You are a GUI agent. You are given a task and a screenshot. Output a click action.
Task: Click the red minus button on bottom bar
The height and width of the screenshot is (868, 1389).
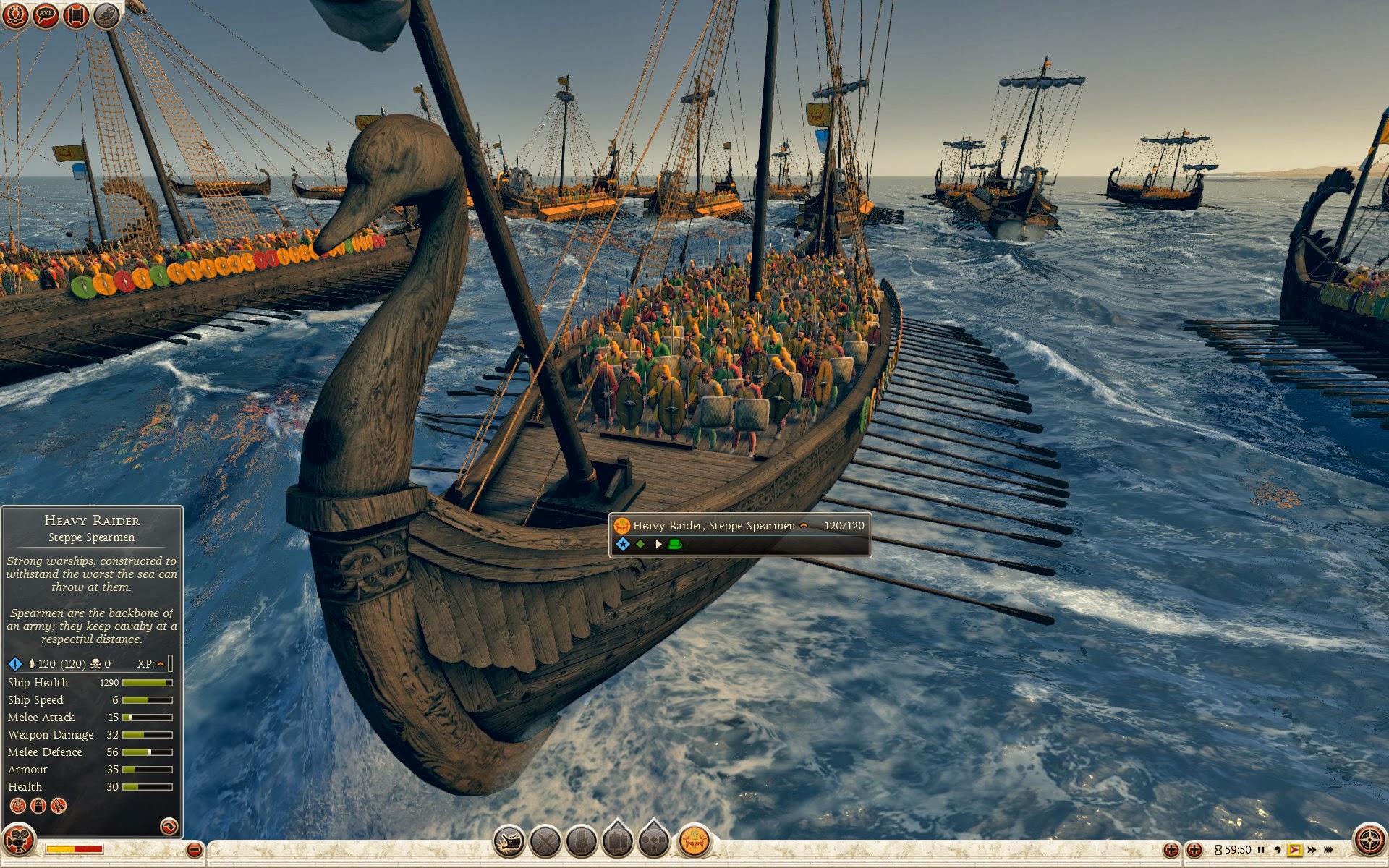(x=194, y=850)
